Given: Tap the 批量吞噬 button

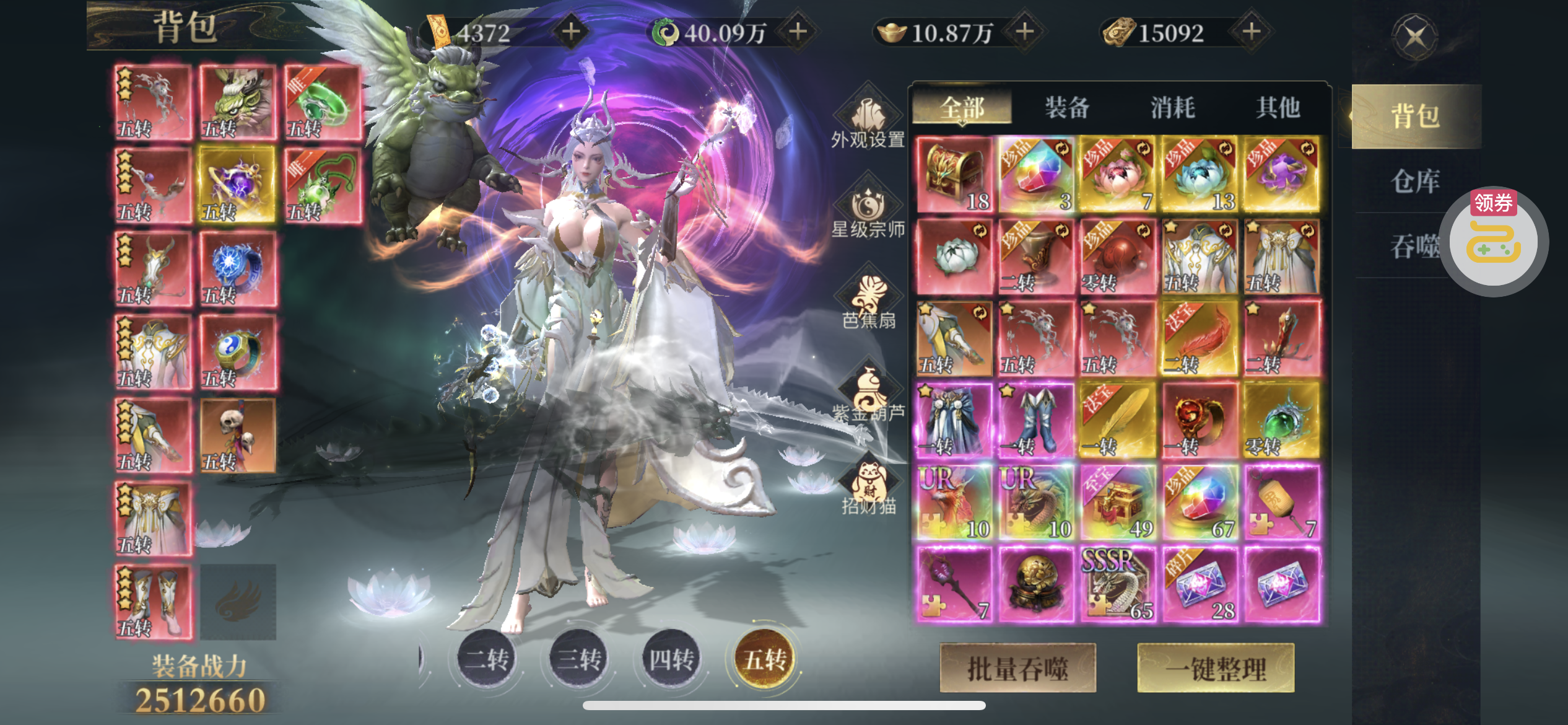Looking at the screenshot, I should (x=1017, y=668).
